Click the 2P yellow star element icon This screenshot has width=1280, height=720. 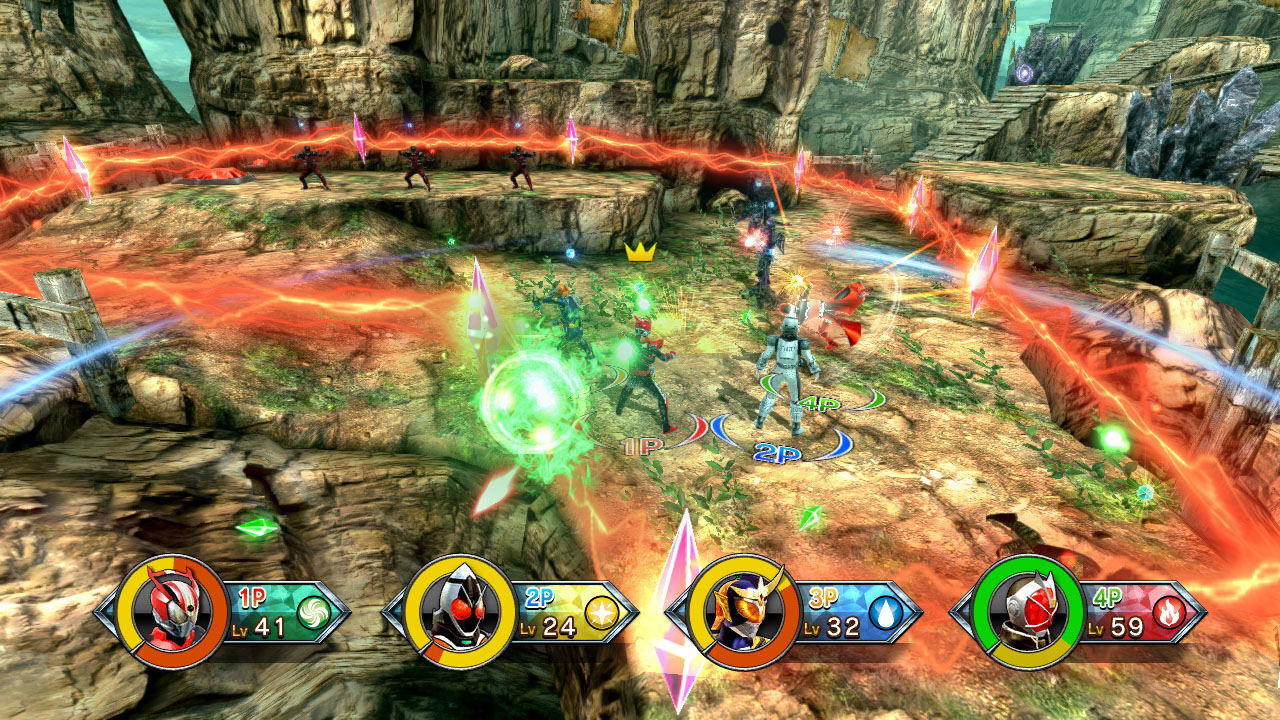tap(600, 613)
